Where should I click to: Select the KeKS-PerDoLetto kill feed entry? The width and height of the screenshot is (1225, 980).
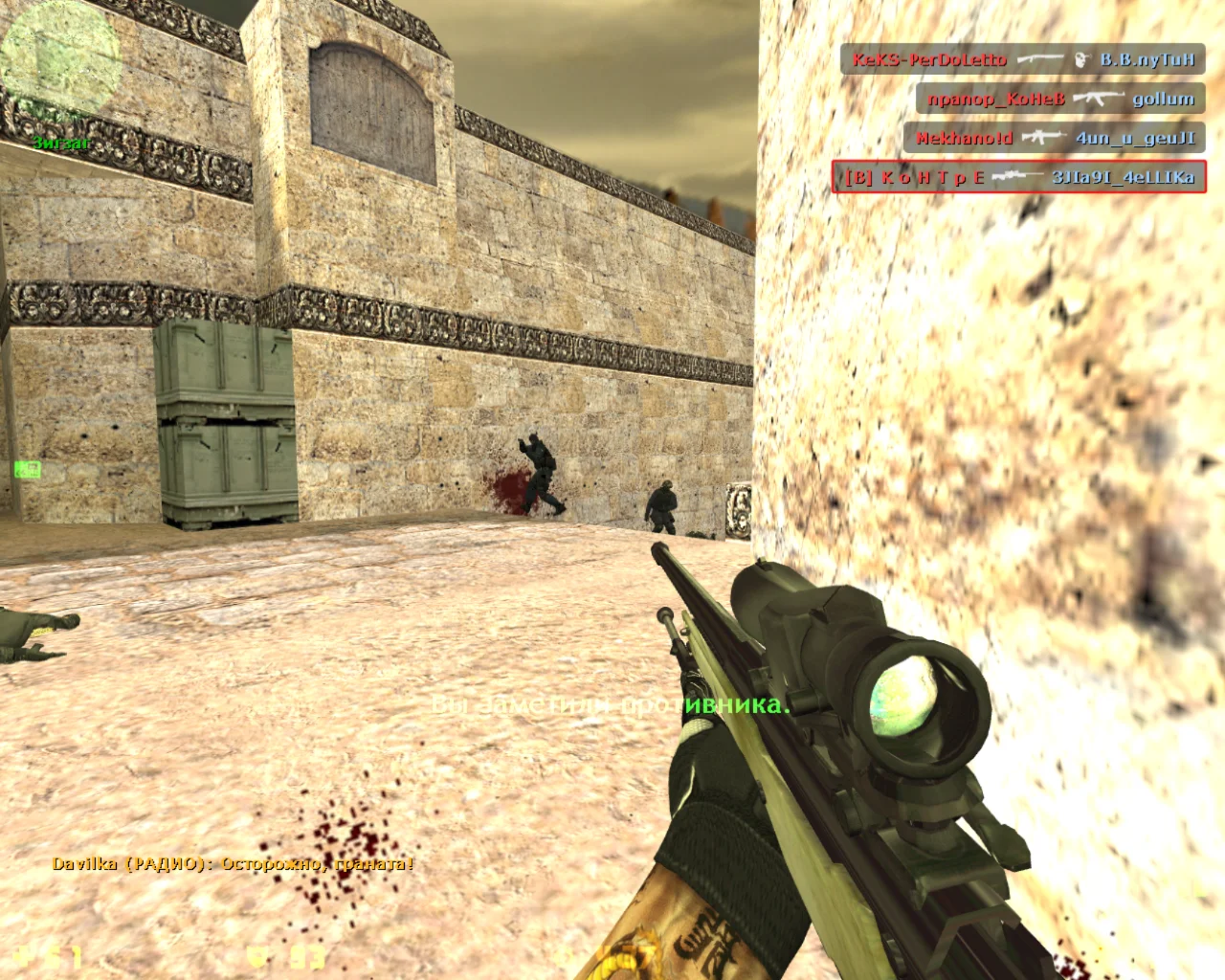click(x=1022, y=59)
